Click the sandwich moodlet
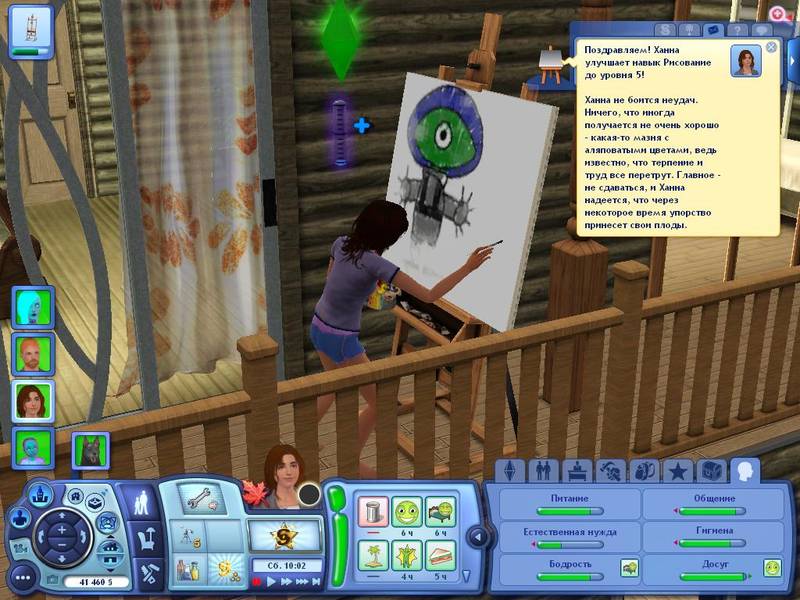800x600 pixels. click(x=440, y=553)
